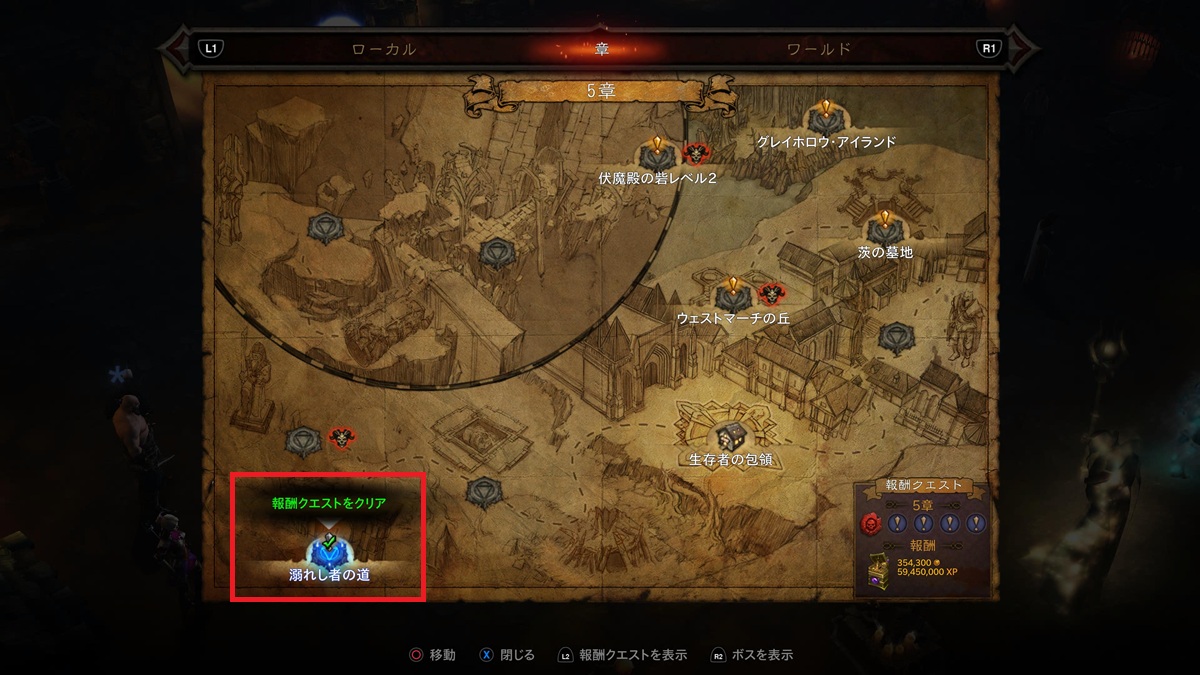Travel to the 茨の墓地 waypoint

pos(884,229)
